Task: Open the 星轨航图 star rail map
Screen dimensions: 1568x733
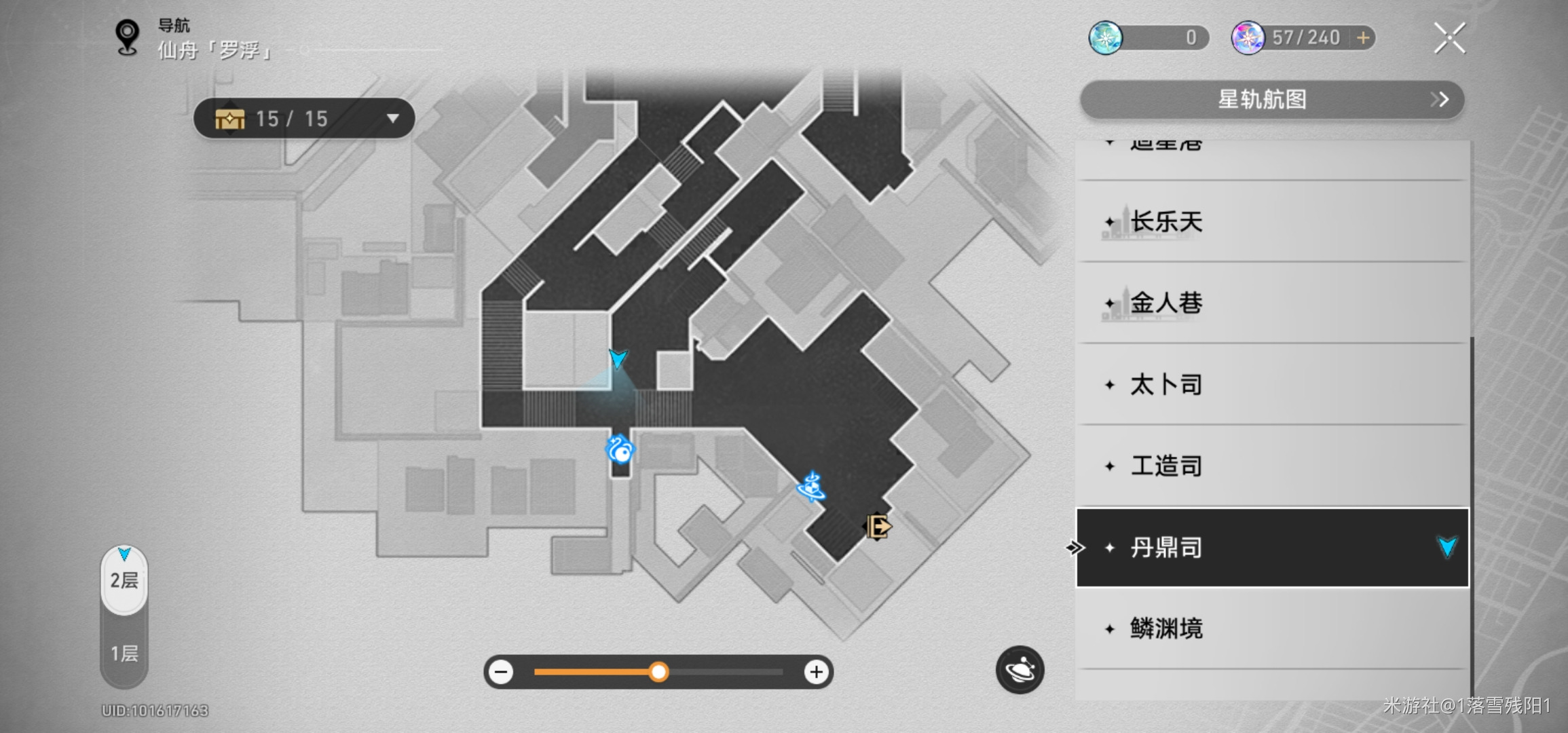Action: (1271, 100)
